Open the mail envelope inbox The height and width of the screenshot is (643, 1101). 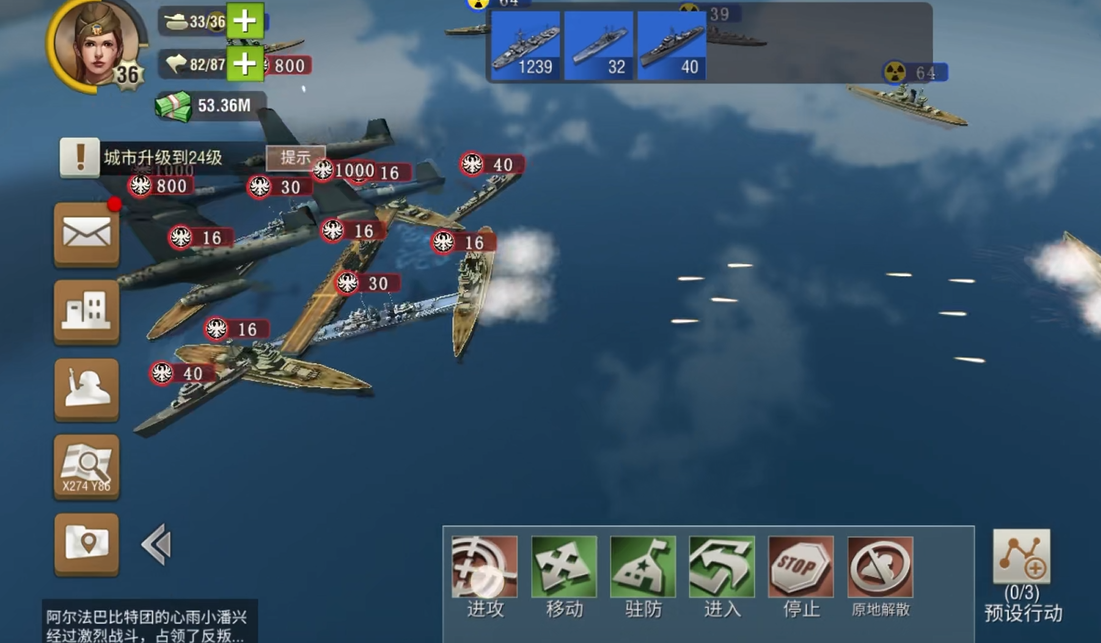coord(86,234)
